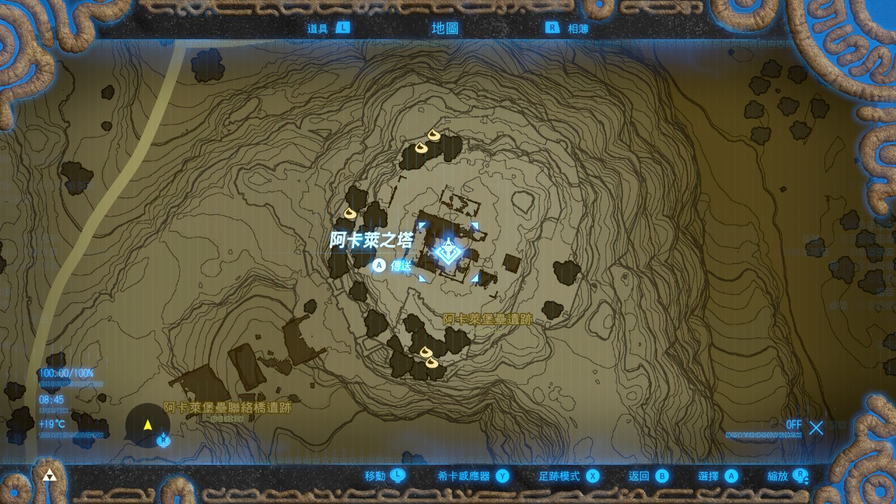
Task: Click the yellow player position arrow
Action: pyautogui.click(x=148, y=425)
